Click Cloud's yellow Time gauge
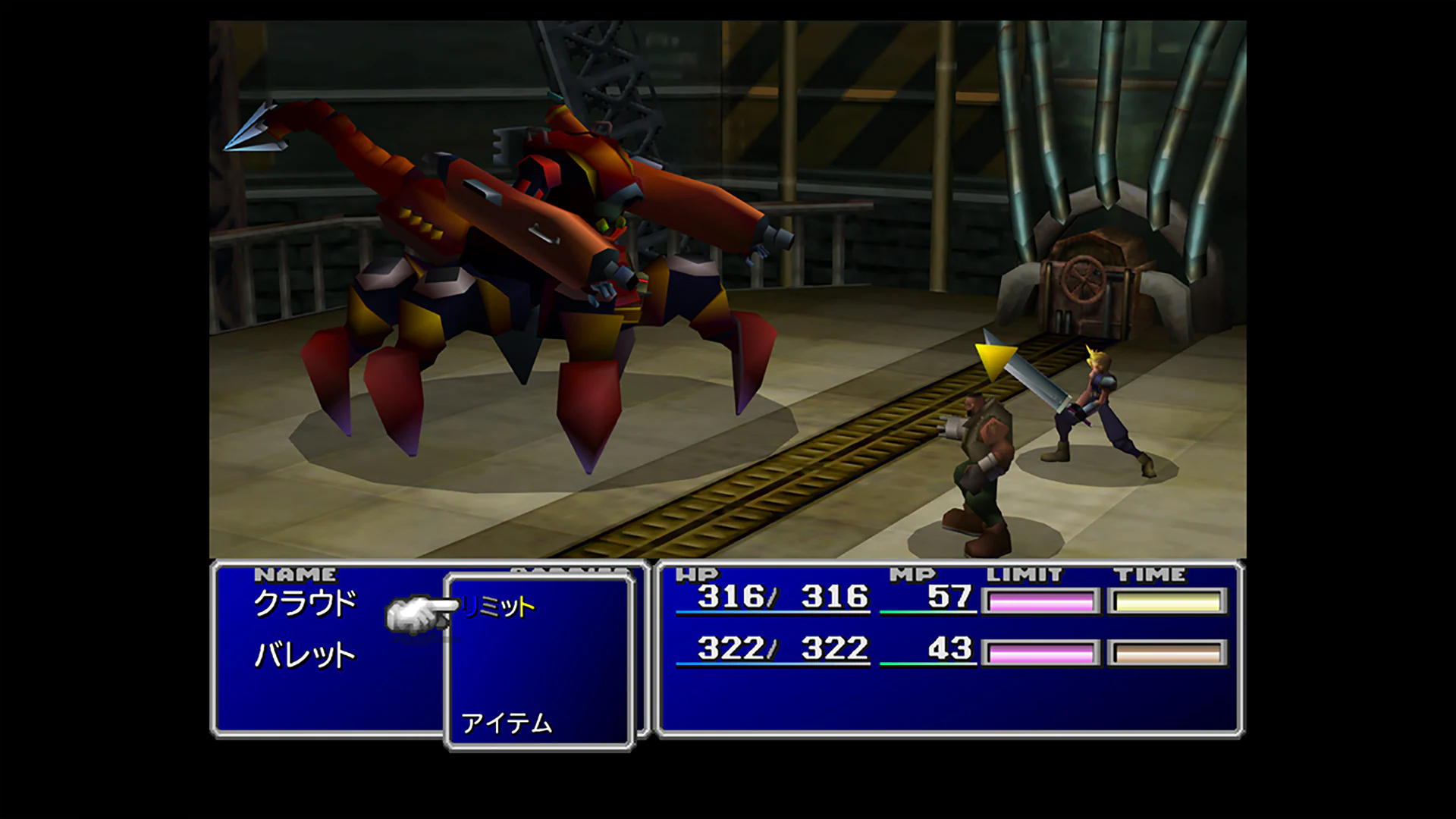The image size is (1456, 819). pos(1166,600)
